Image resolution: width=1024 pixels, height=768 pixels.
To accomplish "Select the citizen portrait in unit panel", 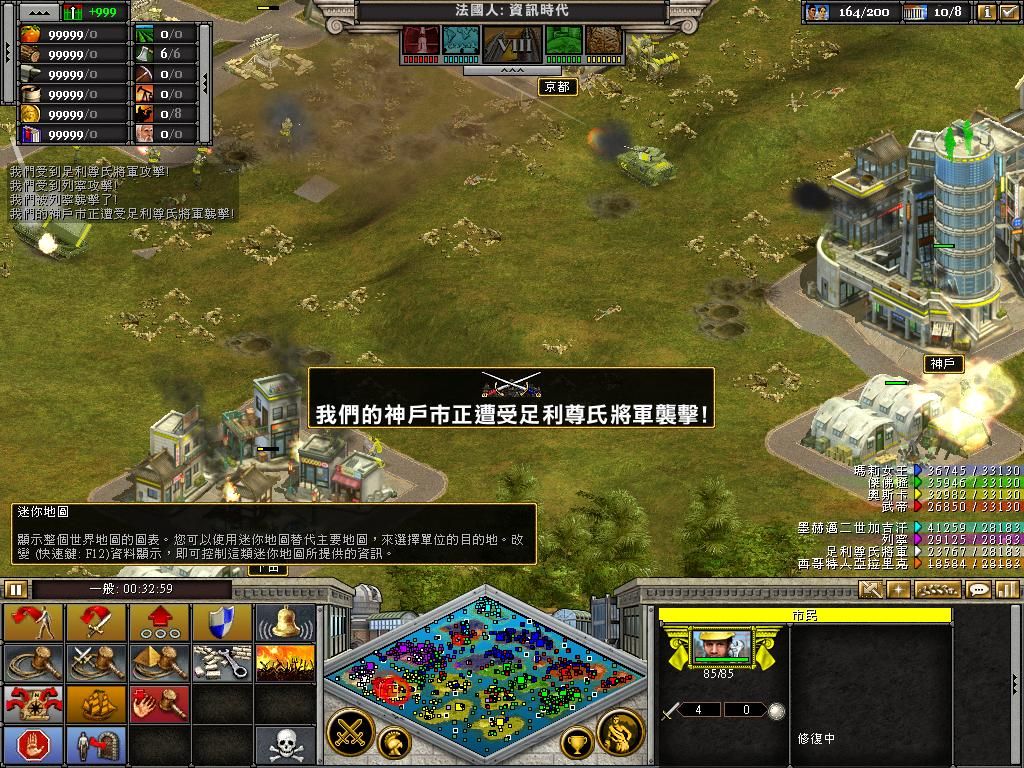I will coord(721,647).
